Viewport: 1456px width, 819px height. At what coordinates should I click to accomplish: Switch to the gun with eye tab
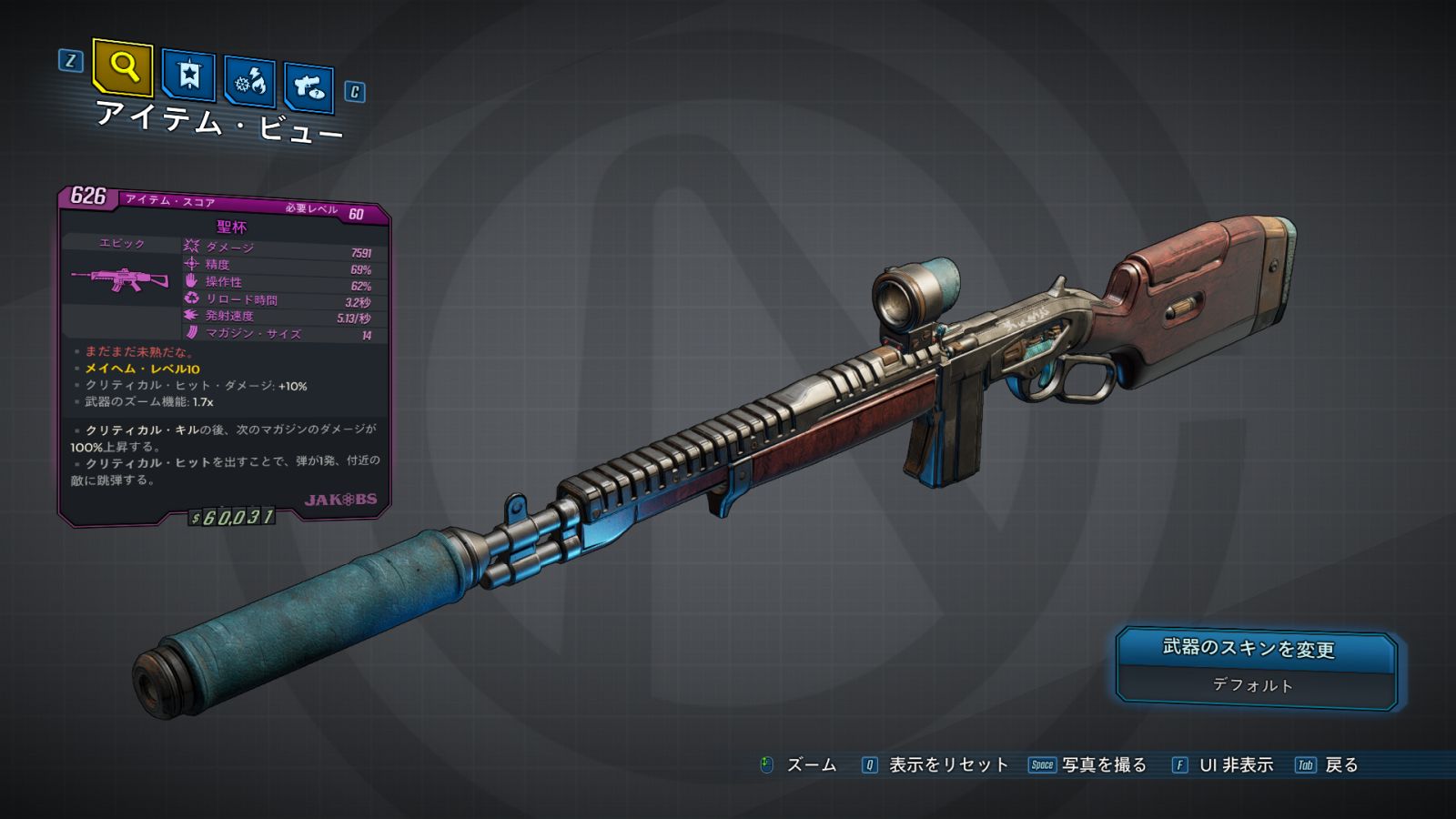click(308, 87)
